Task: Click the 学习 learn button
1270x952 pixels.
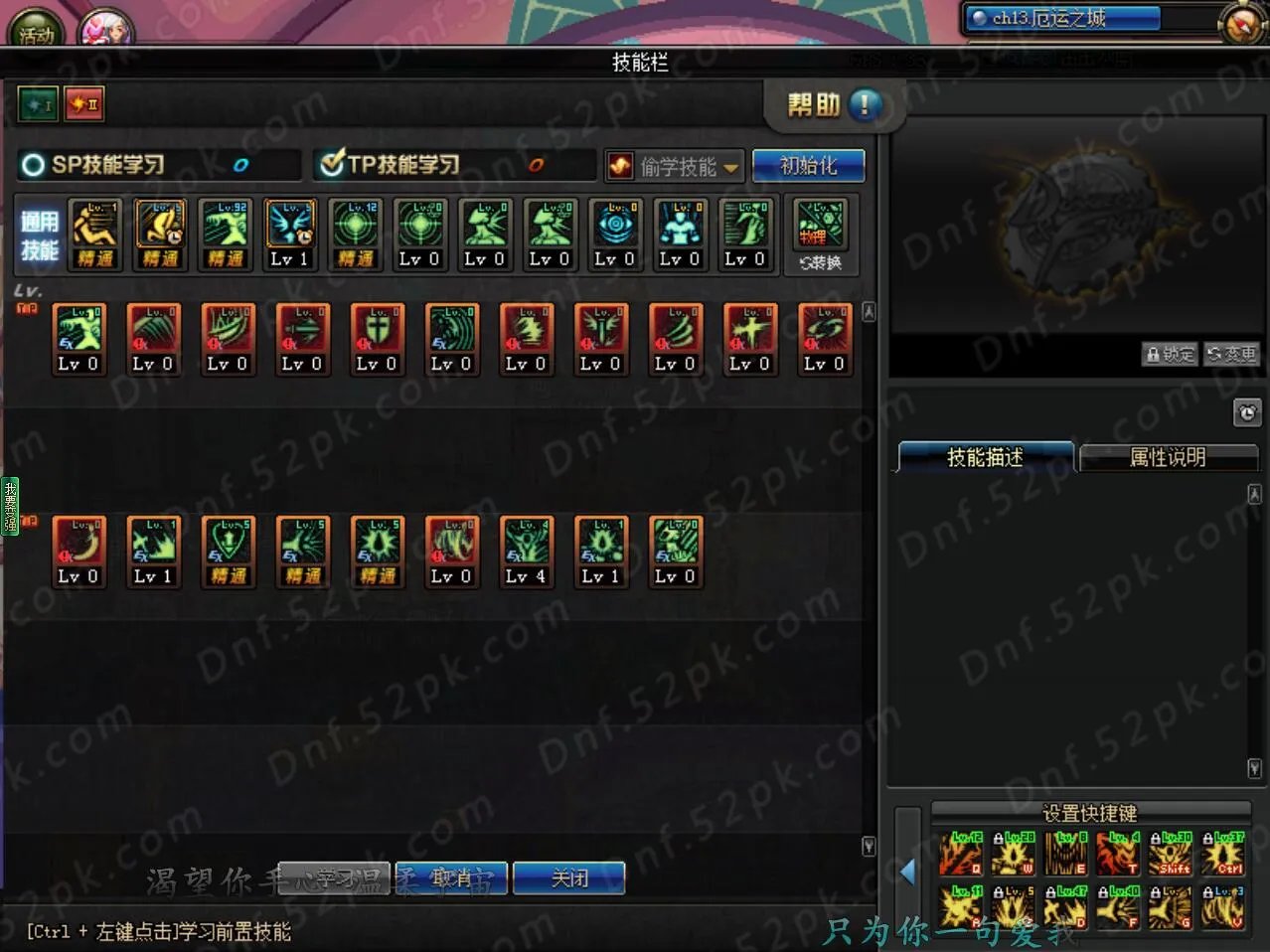Action: 334,878
